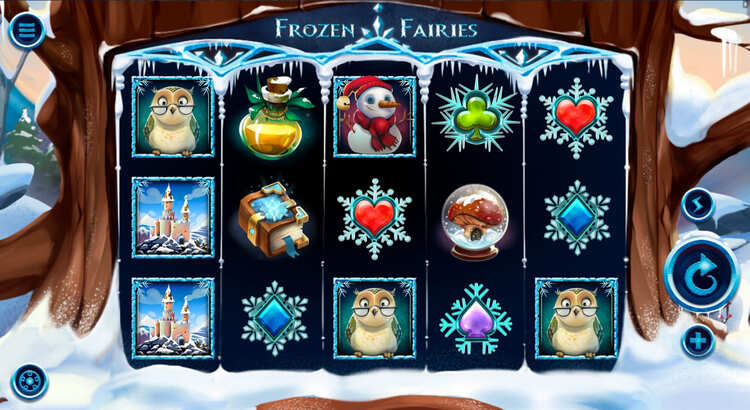
Task: Activate the lightning bolt turbo button
Action: (x=698, y=205)
